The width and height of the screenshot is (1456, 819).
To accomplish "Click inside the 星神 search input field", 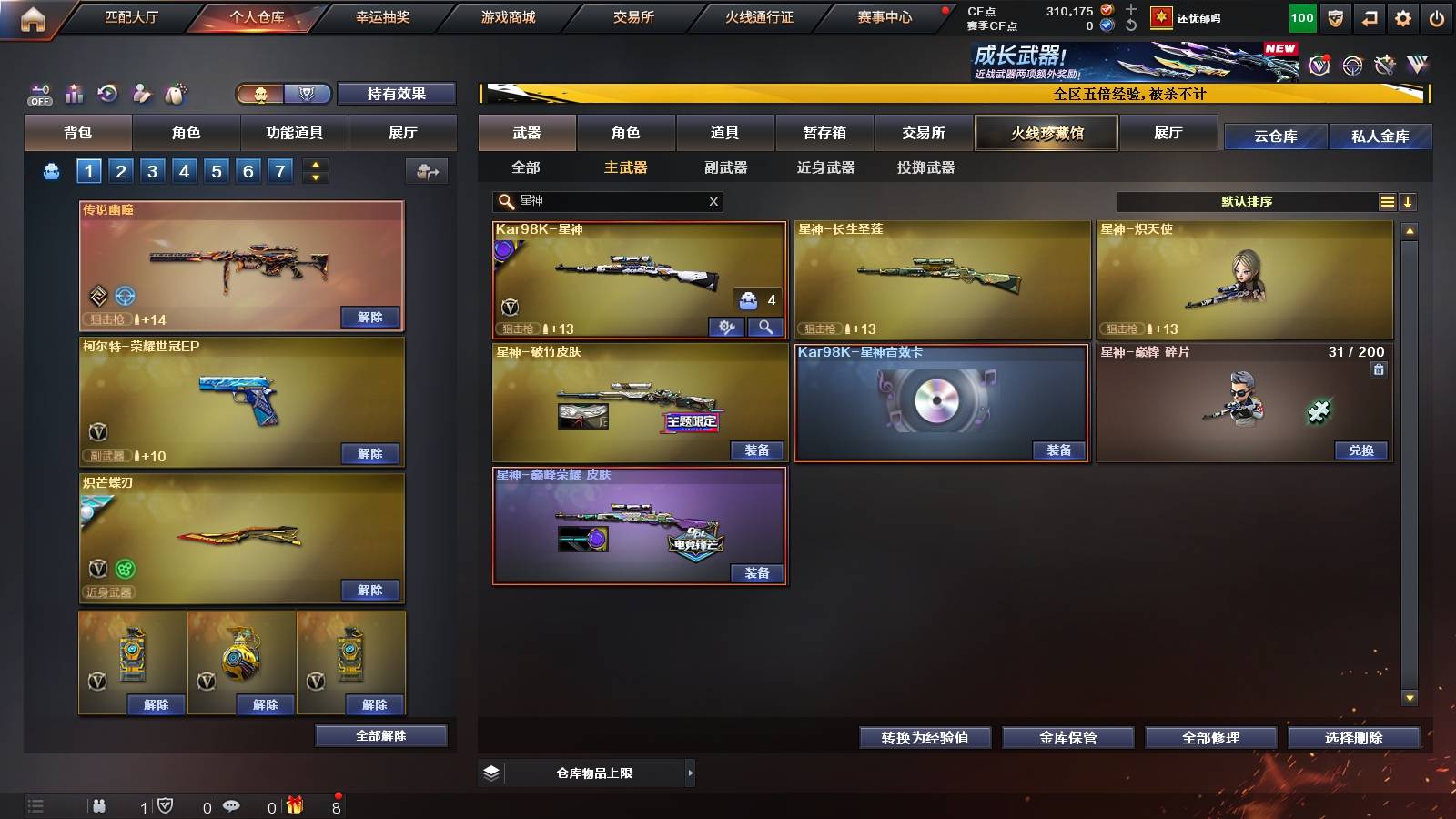I will (x=601, y=202).
